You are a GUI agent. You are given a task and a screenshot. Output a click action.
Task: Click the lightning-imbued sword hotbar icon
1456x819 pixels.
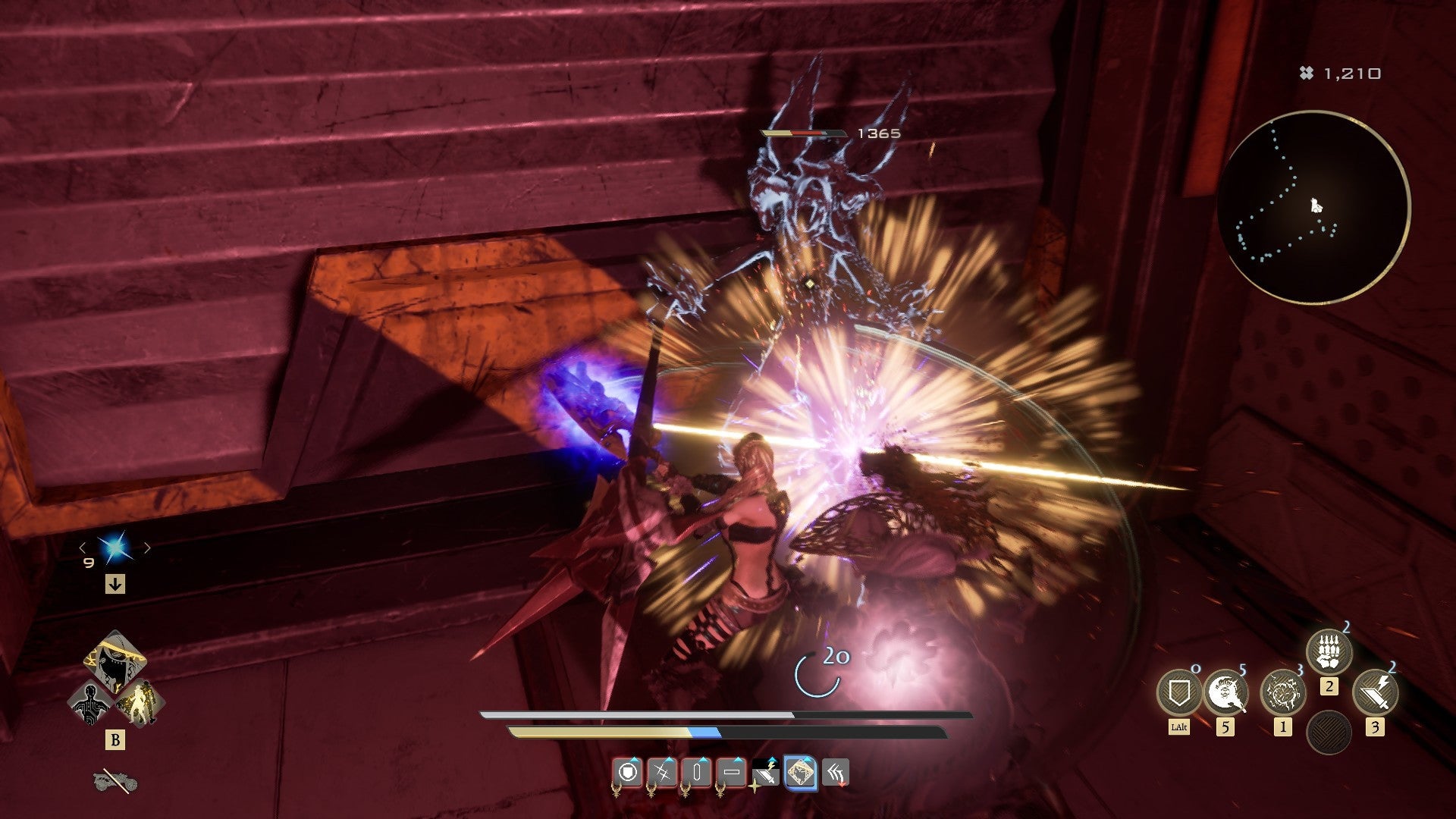pyautogui.click(x=764, y=772)
